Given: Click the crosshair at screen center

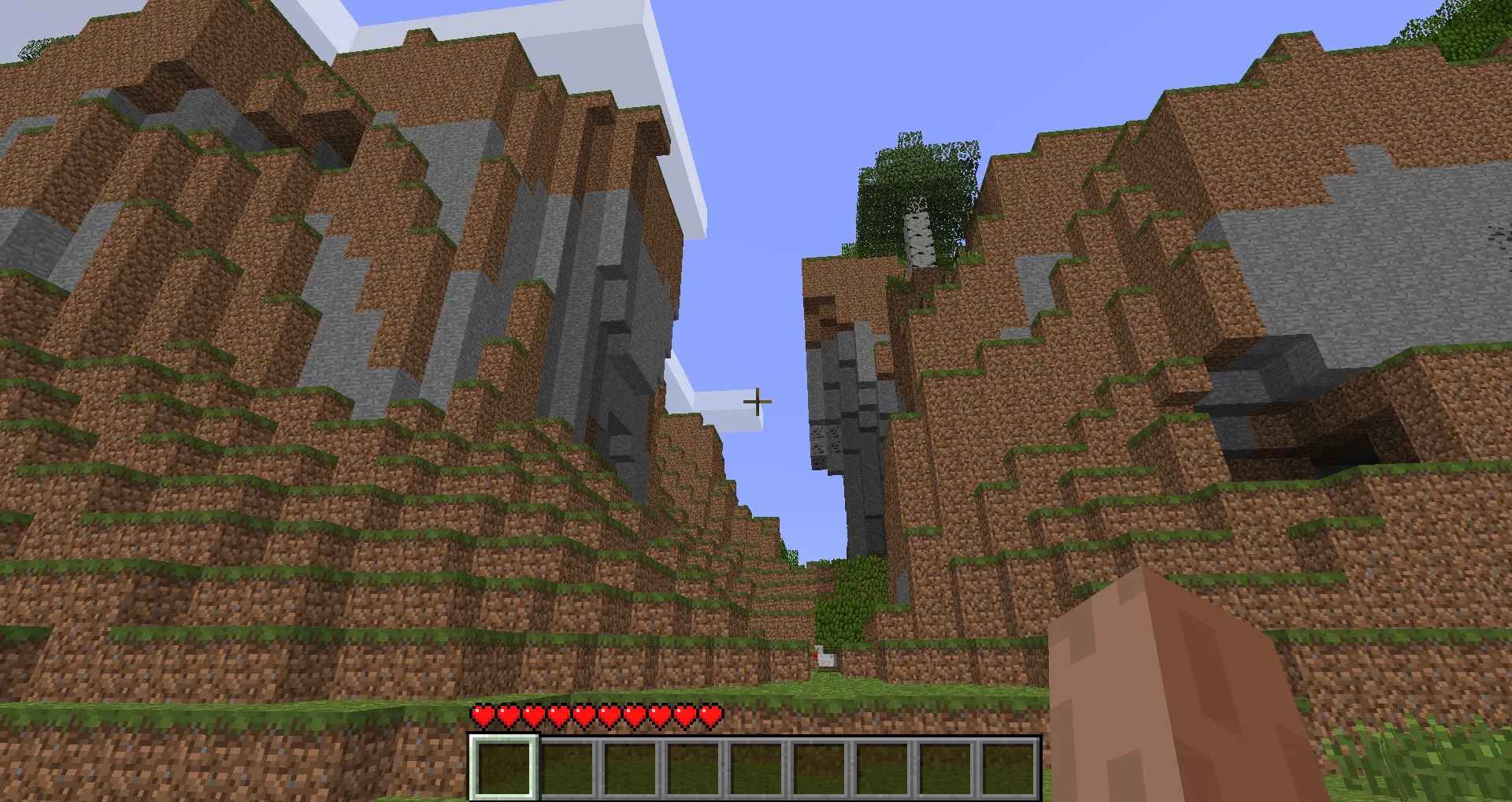Looking at the screenshot, I should [x=758, y=401].
